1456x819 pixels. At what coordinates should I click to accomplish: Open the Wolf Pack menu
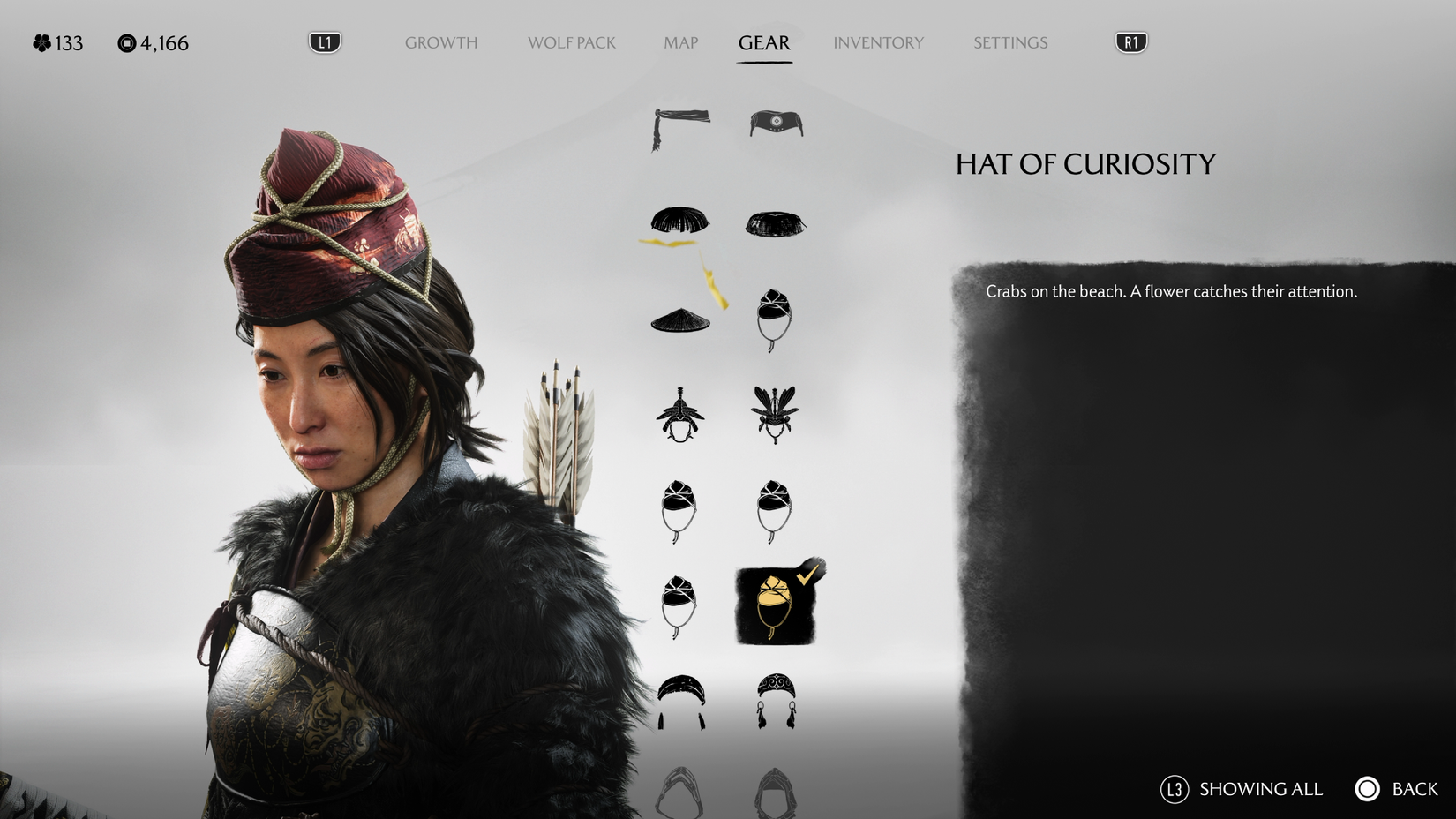click(x=571, y=42)
